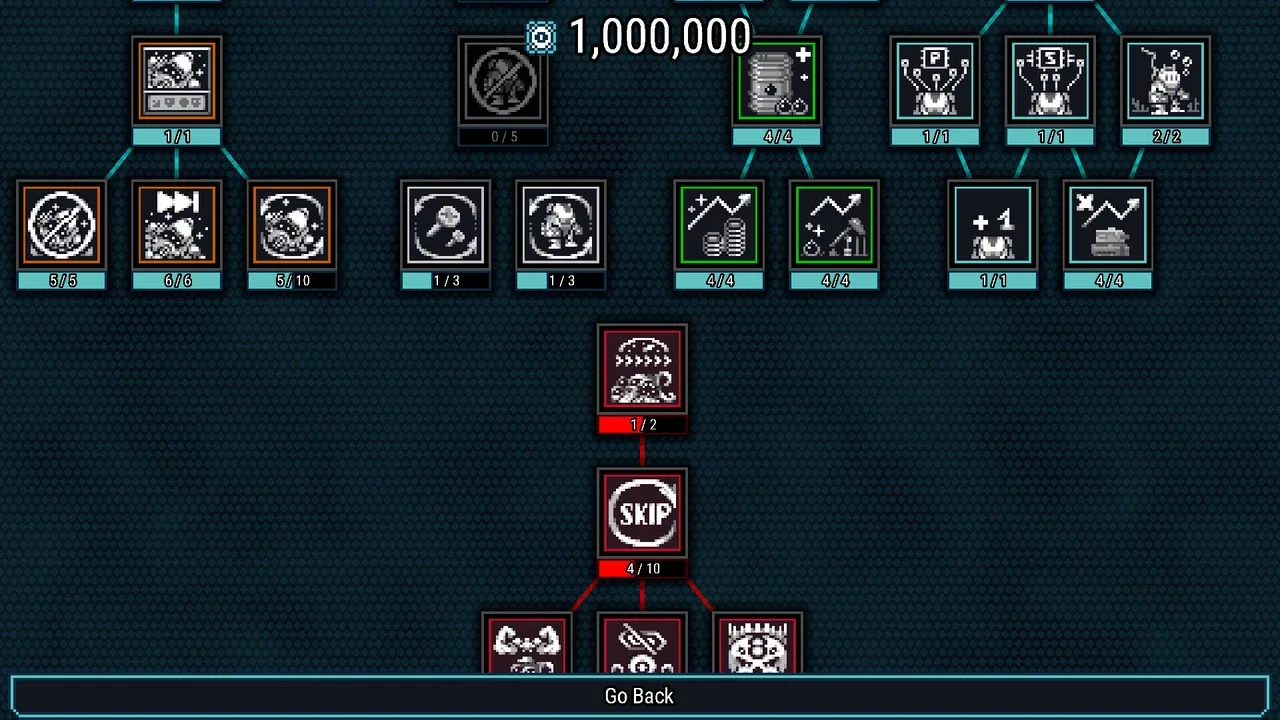Viewport: 1280px width, 720px height.
Task: Select the red skull monster upgrade node
Action: click(x=757, y=646)
